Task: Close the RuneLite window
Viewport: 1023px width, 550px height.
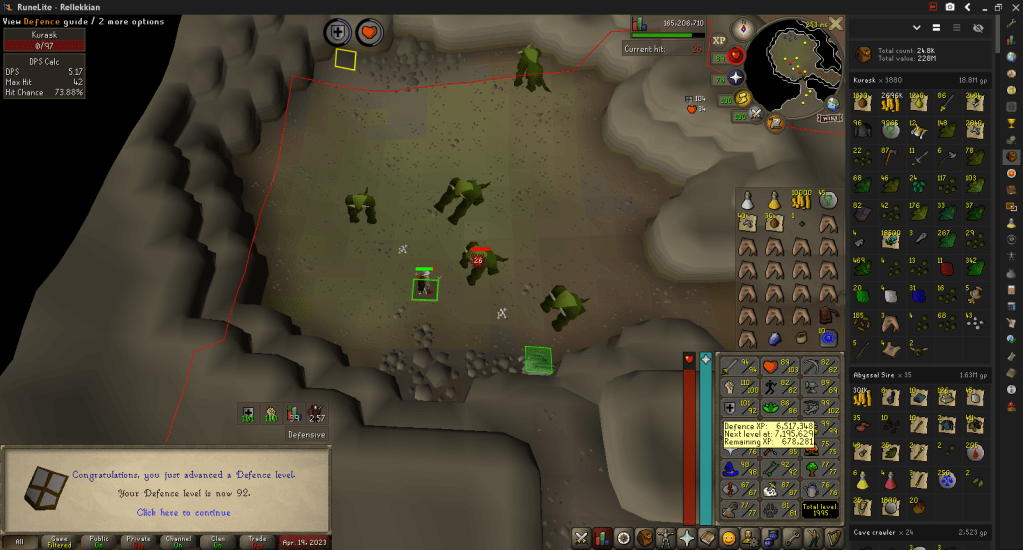Action: tap(1012, 7)
